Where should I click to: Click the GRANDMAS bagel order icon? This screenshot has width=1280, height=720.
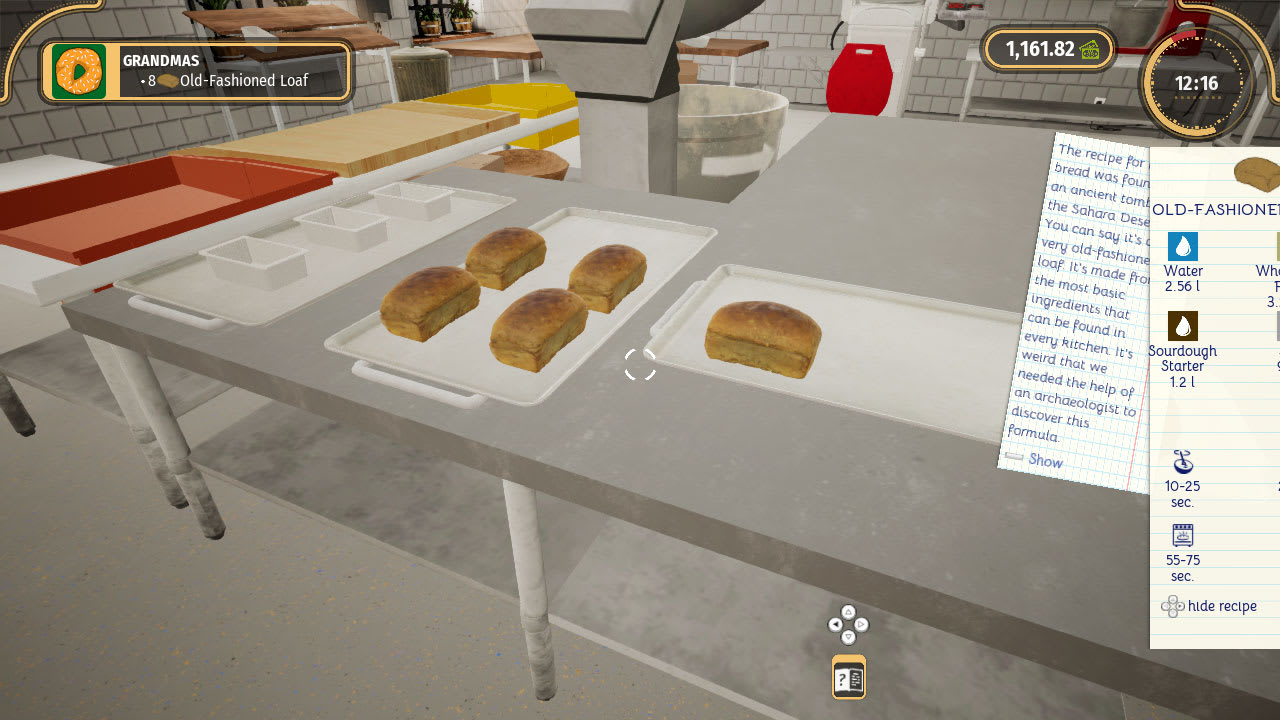[79, 72]
